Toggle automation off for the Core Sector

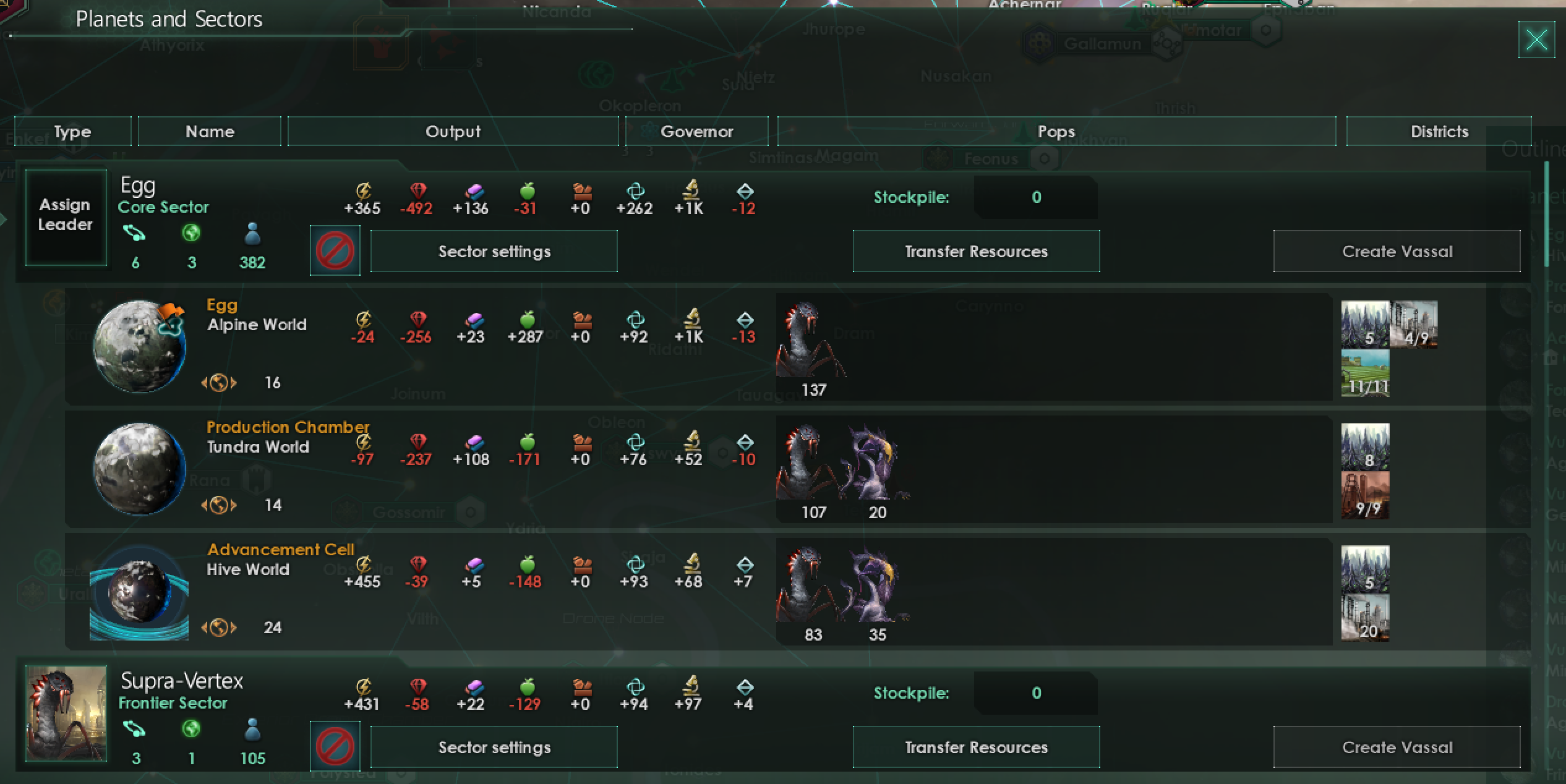pos(334,250)
